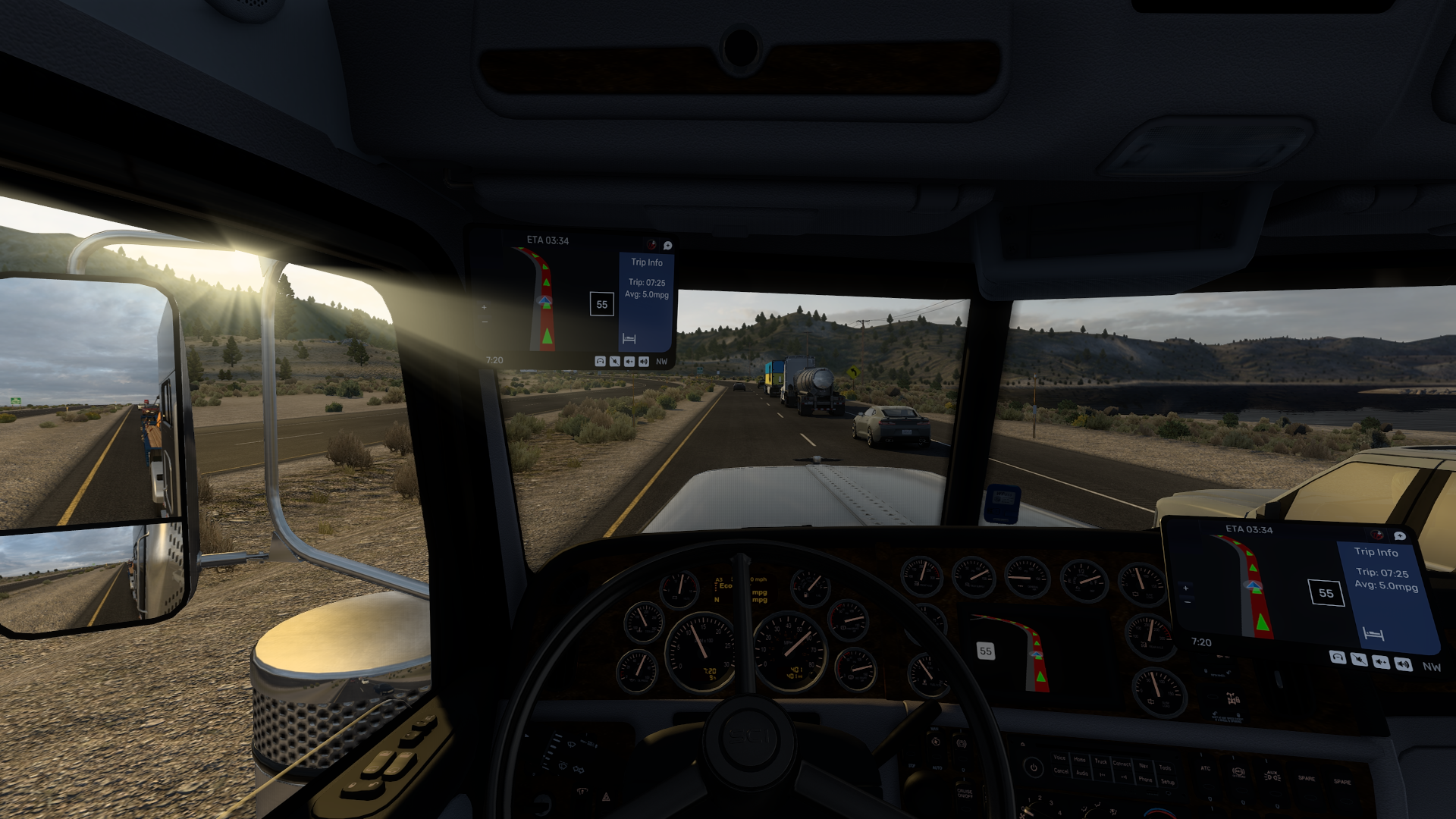Zoom out the dashboard tablet GPS map
The width and height of the screenshot is (1456, 819).
[1187, 603]
